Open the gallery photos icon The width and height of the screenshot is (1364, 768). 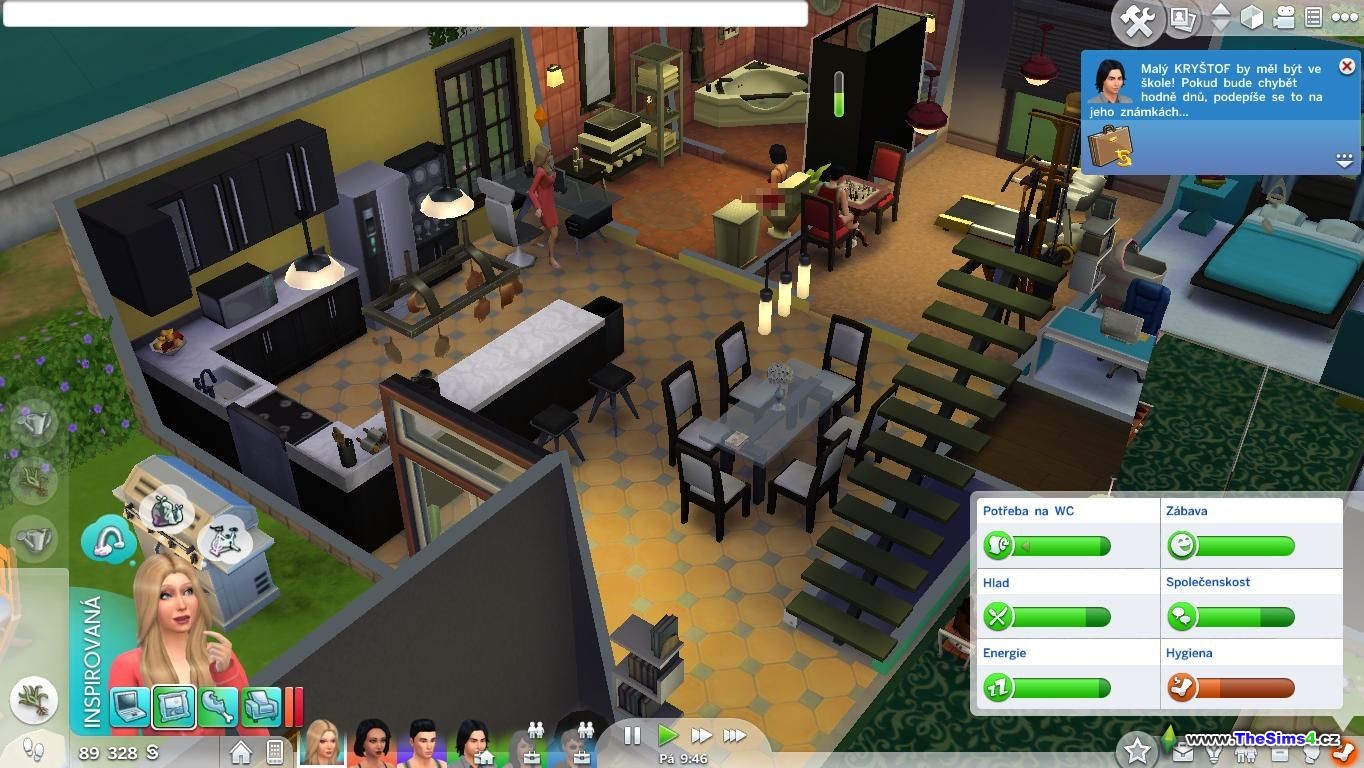click(x=1184, y=18)
